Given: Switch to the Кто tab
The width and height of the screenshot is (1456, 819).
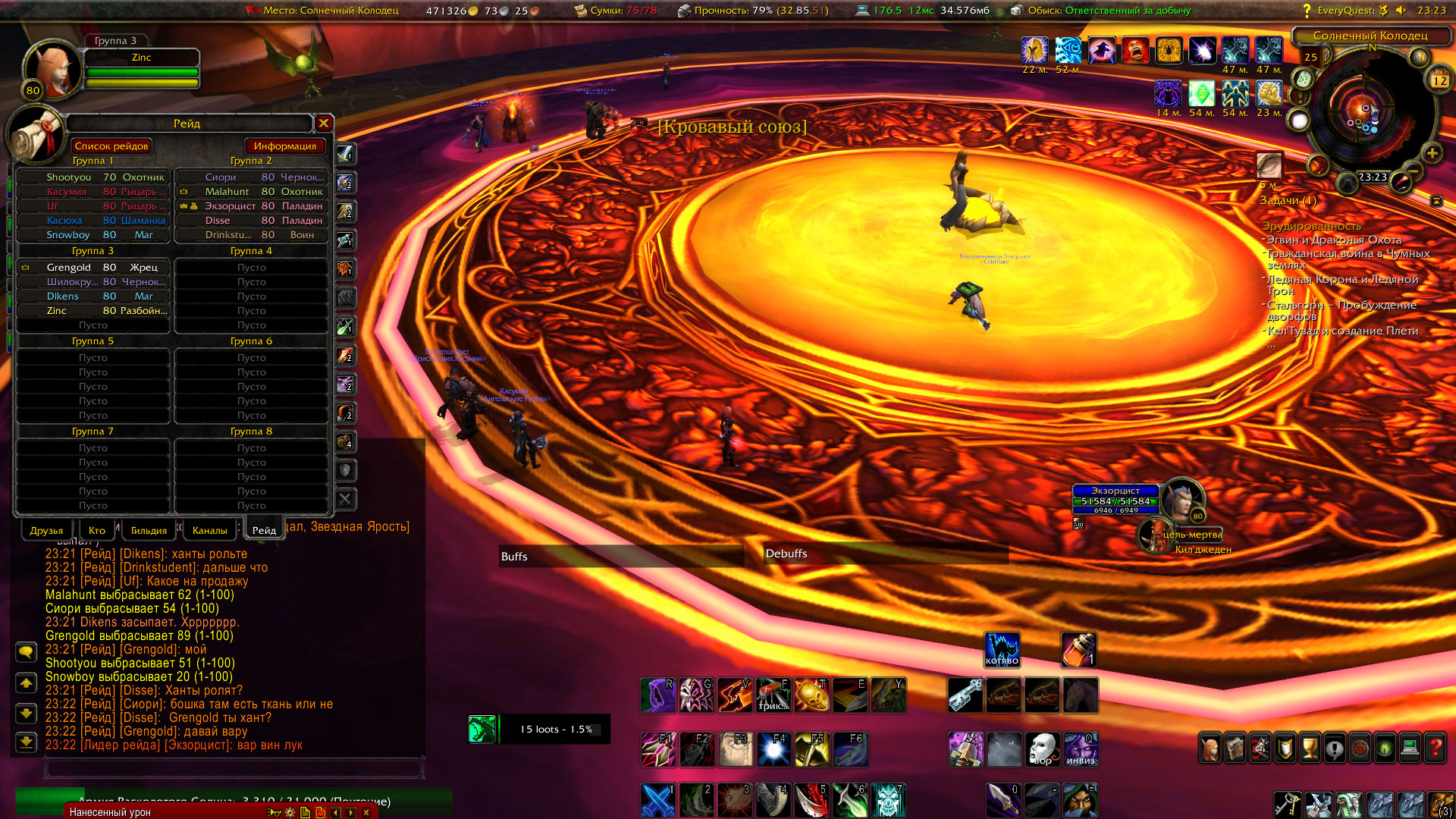Looking at the screenshot, I should coord(97,530).
